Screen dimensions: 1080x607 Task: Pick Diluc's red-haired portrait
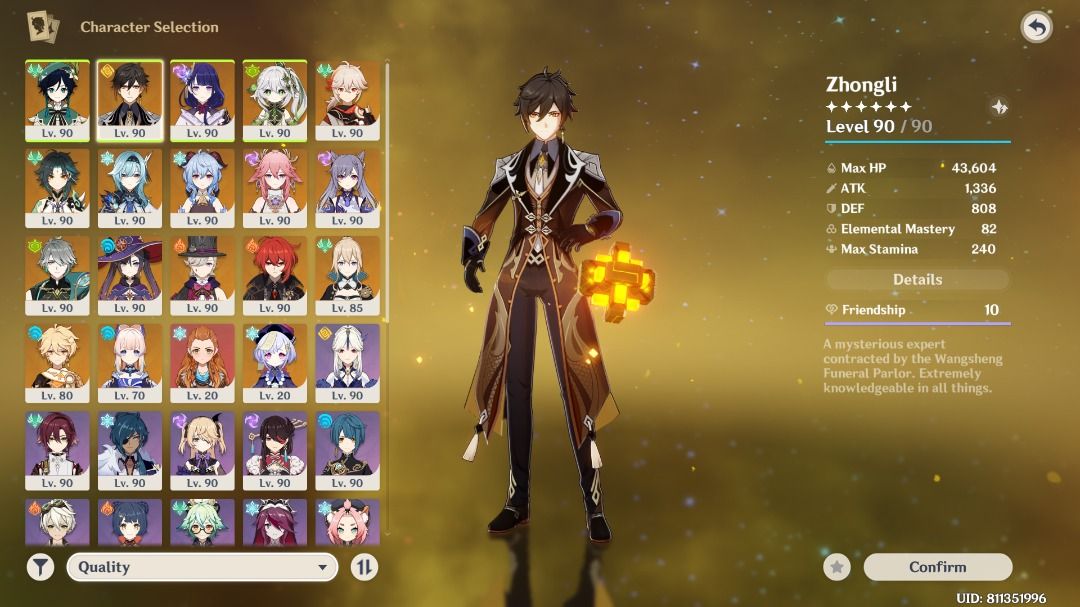(275, 274)
